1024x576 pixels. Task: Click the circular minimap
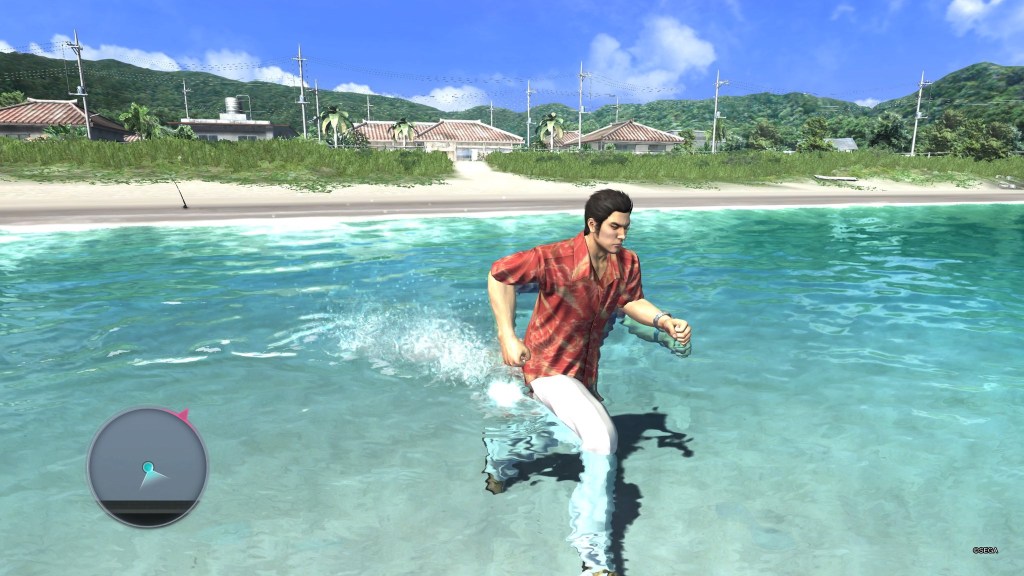pos(147,467)
